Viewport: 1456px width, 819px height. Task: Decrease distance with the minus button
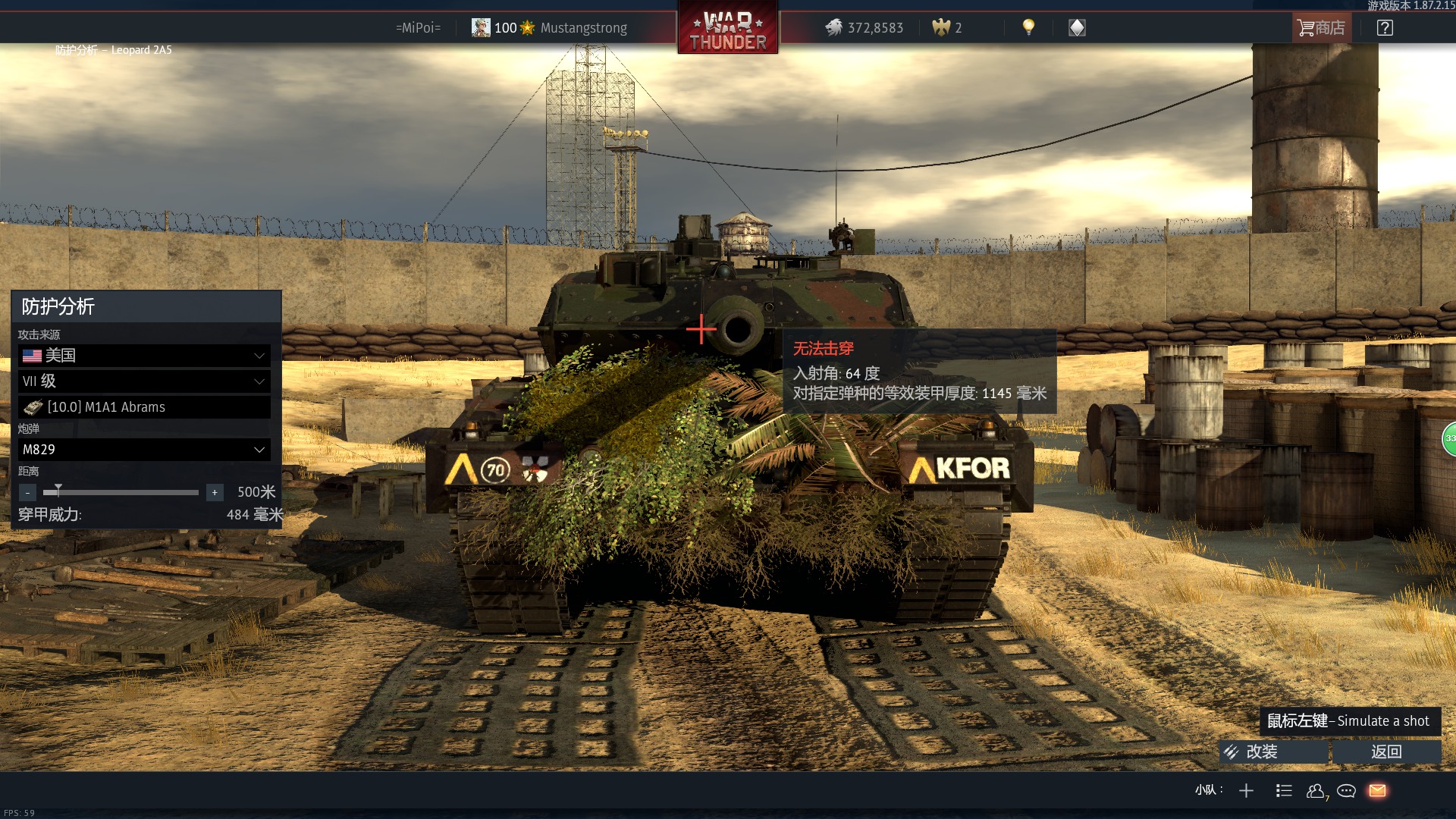[27, 493]
